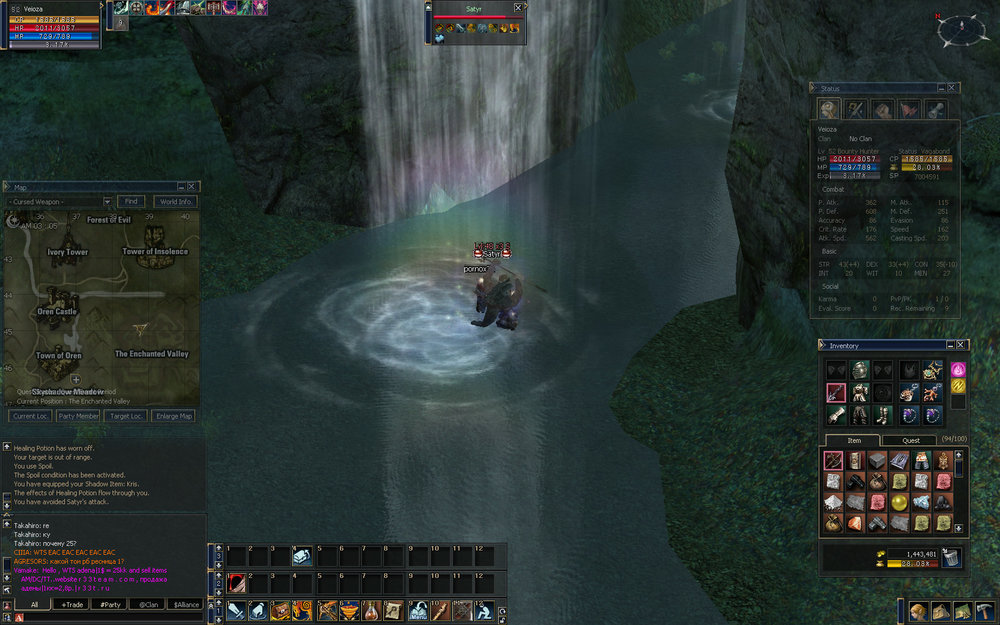Click the Target Loc. button
Image resolution: width=1000 pixels, height=625 pixels.
tap(129, 416)
